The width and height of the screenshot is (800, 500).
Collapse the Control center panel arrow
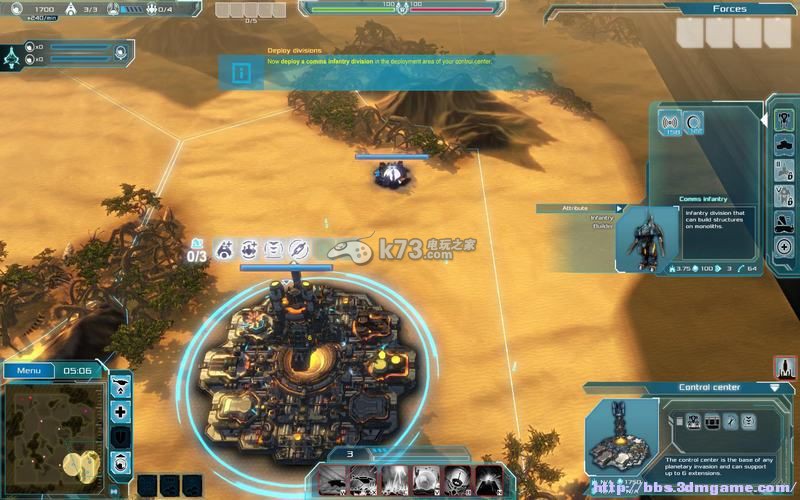tap(774, 387)
